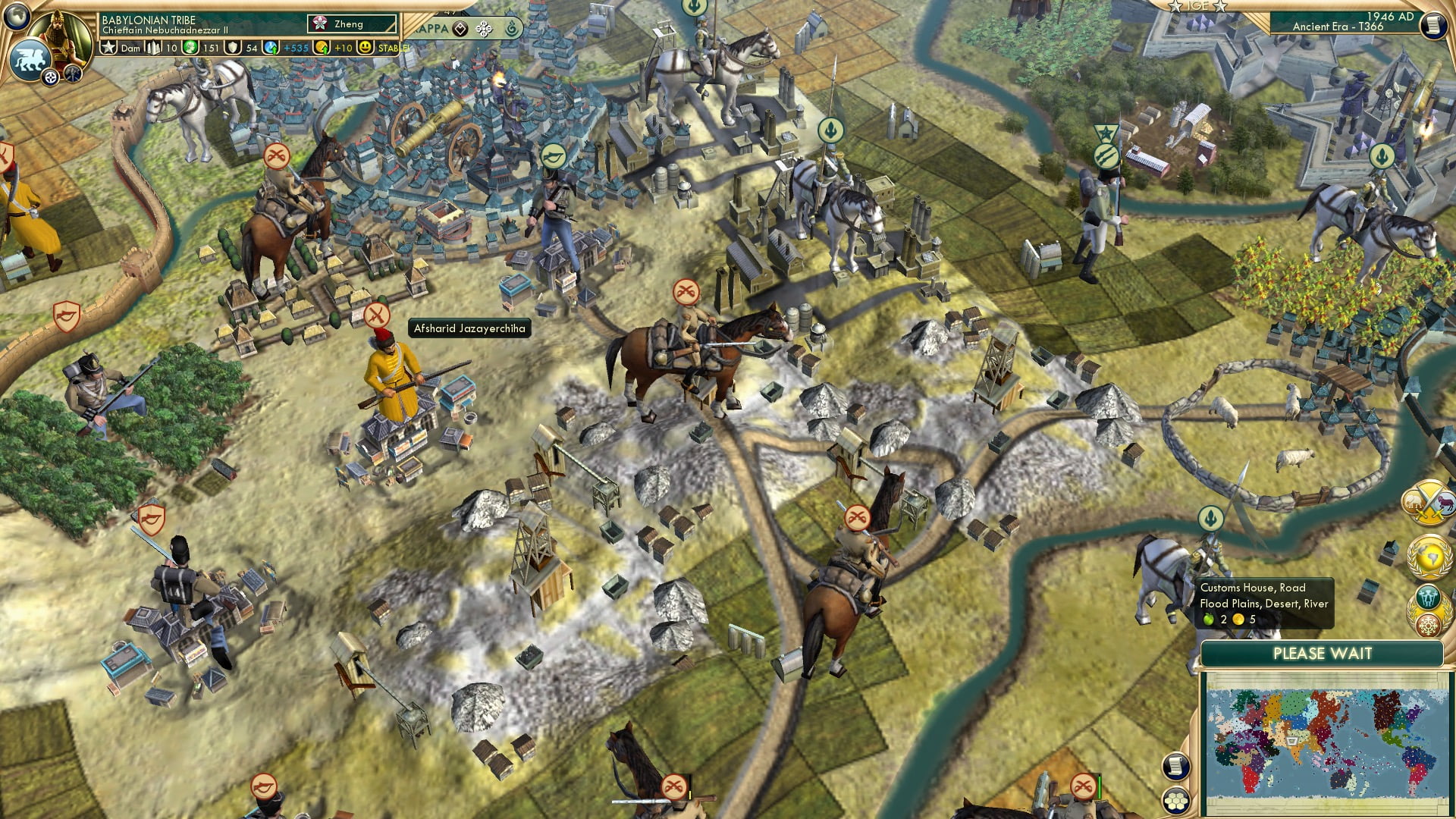The width and height of the screenshot is (1456, 819).
Task: Select the Afsharid Jazayerchiha unit flag
Action: 376,315
